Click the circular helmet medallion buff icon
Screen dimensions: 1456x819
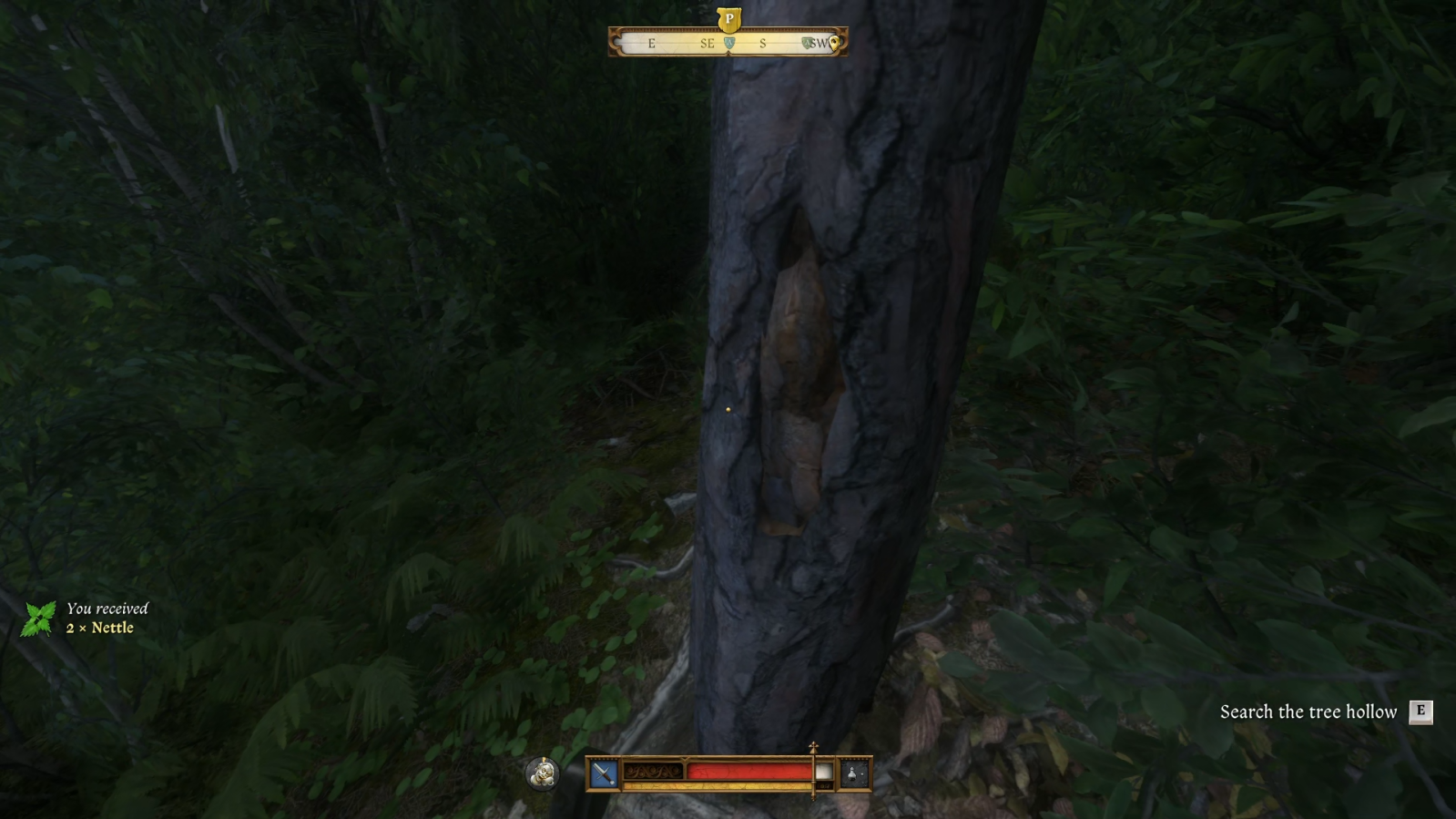(541, 775)
